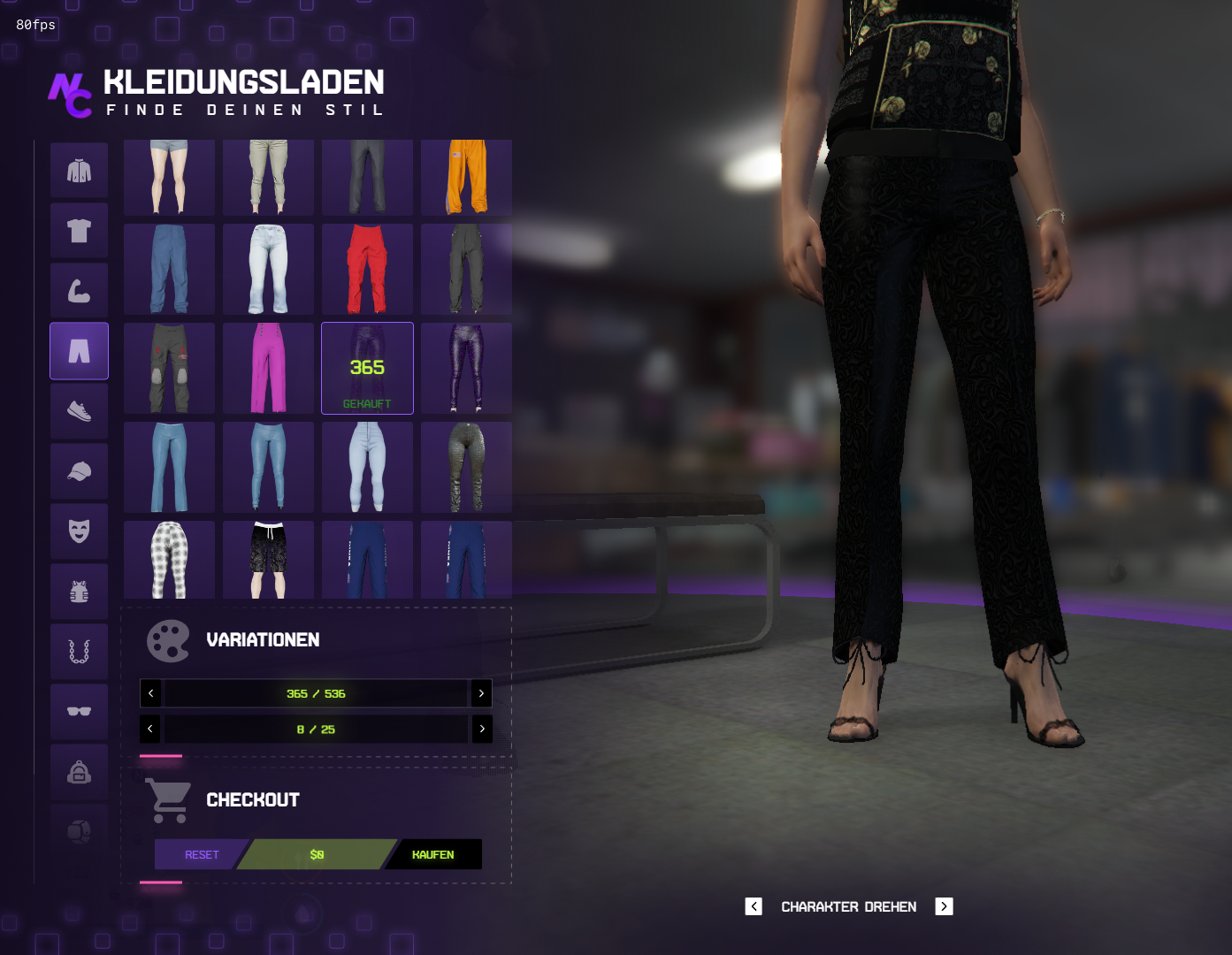Choose the black shorts thumbnail

268,560
